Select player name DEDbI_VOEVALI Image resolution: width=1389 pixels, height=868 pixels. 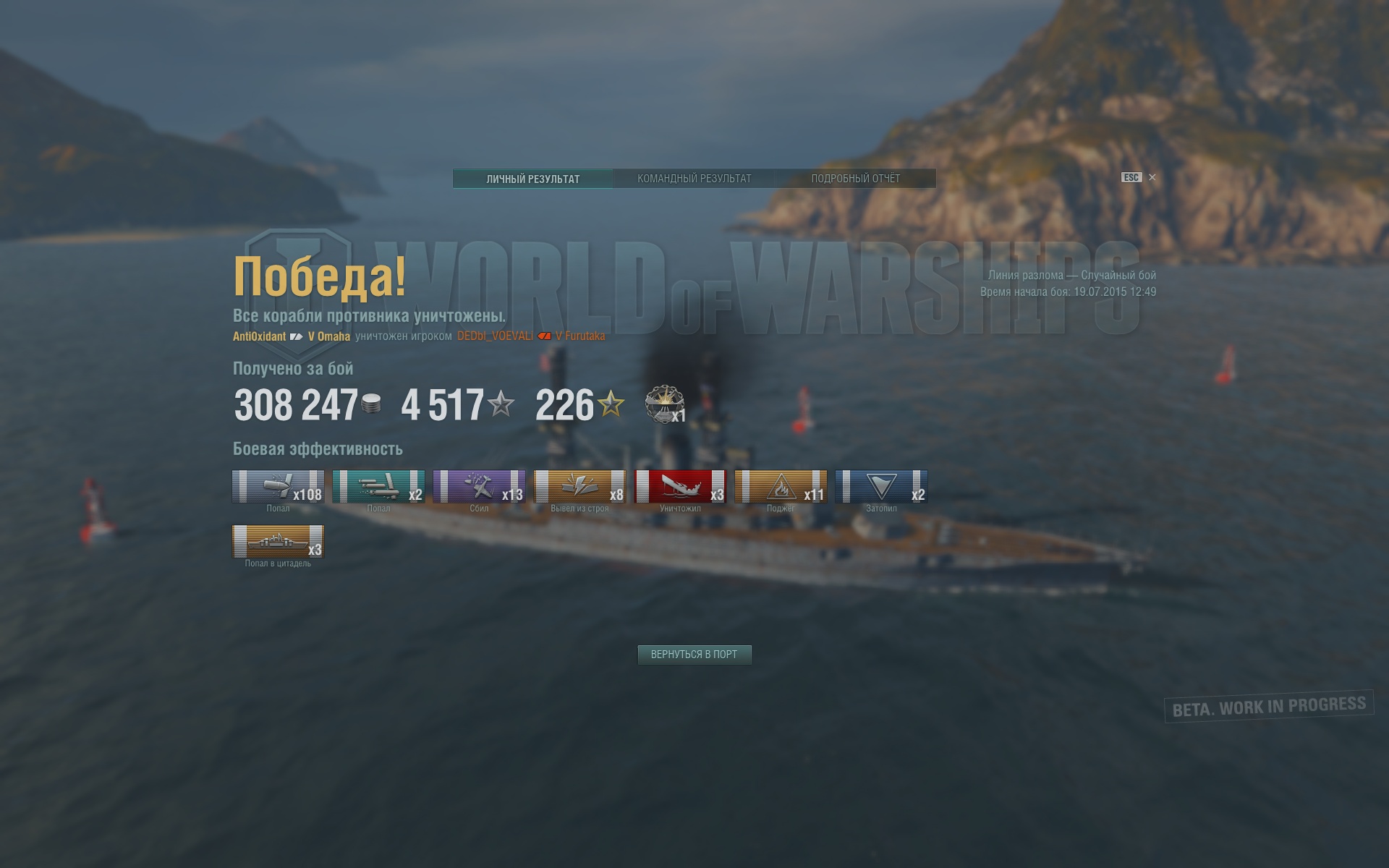[x=495, y=336]
